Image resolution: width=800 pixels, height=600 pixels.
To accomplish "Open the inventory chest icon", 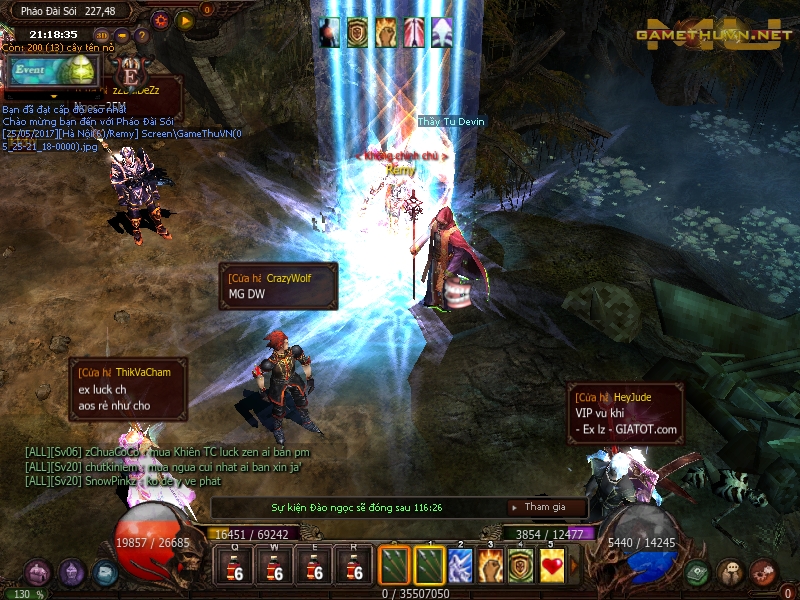I will pos(38,573).
